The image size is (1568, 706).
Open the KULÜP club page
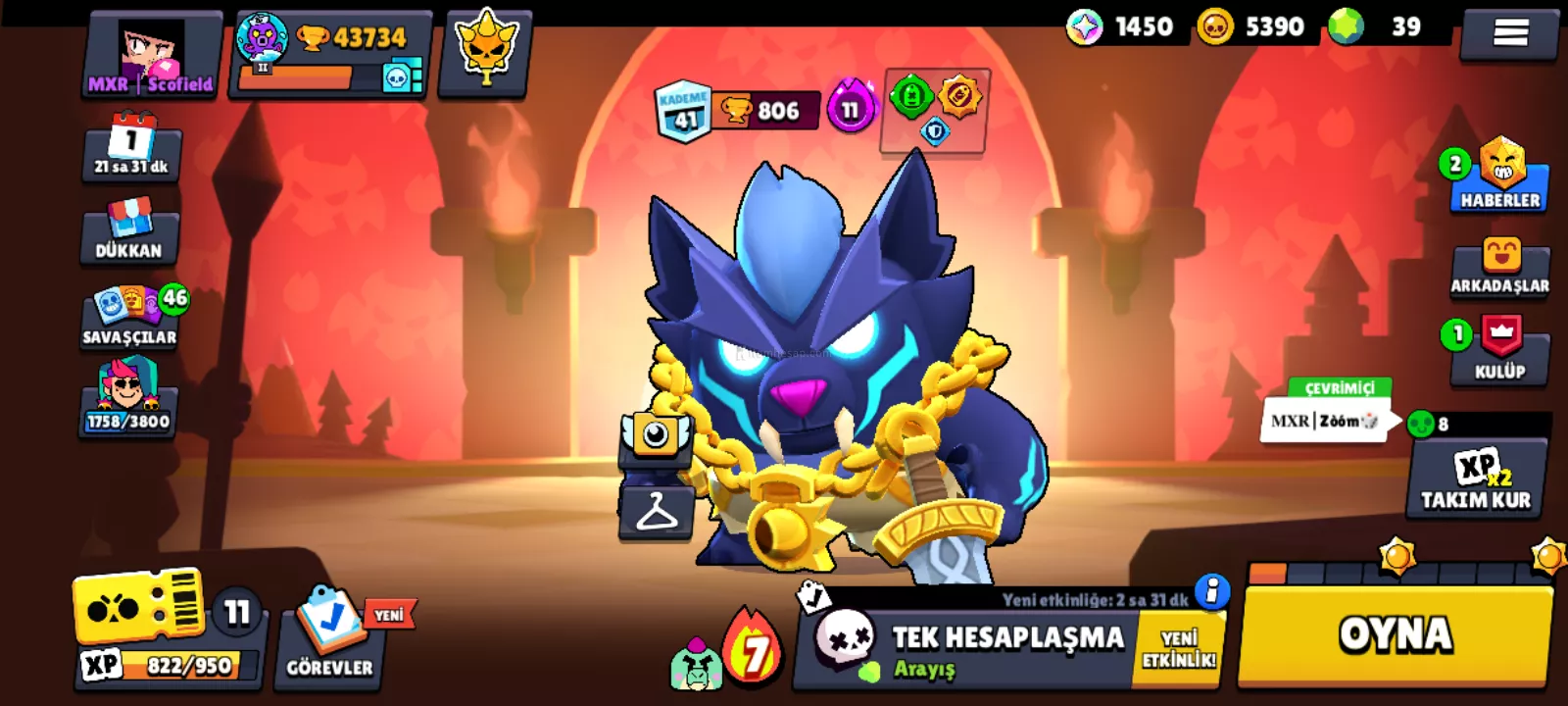point(1500,349)
